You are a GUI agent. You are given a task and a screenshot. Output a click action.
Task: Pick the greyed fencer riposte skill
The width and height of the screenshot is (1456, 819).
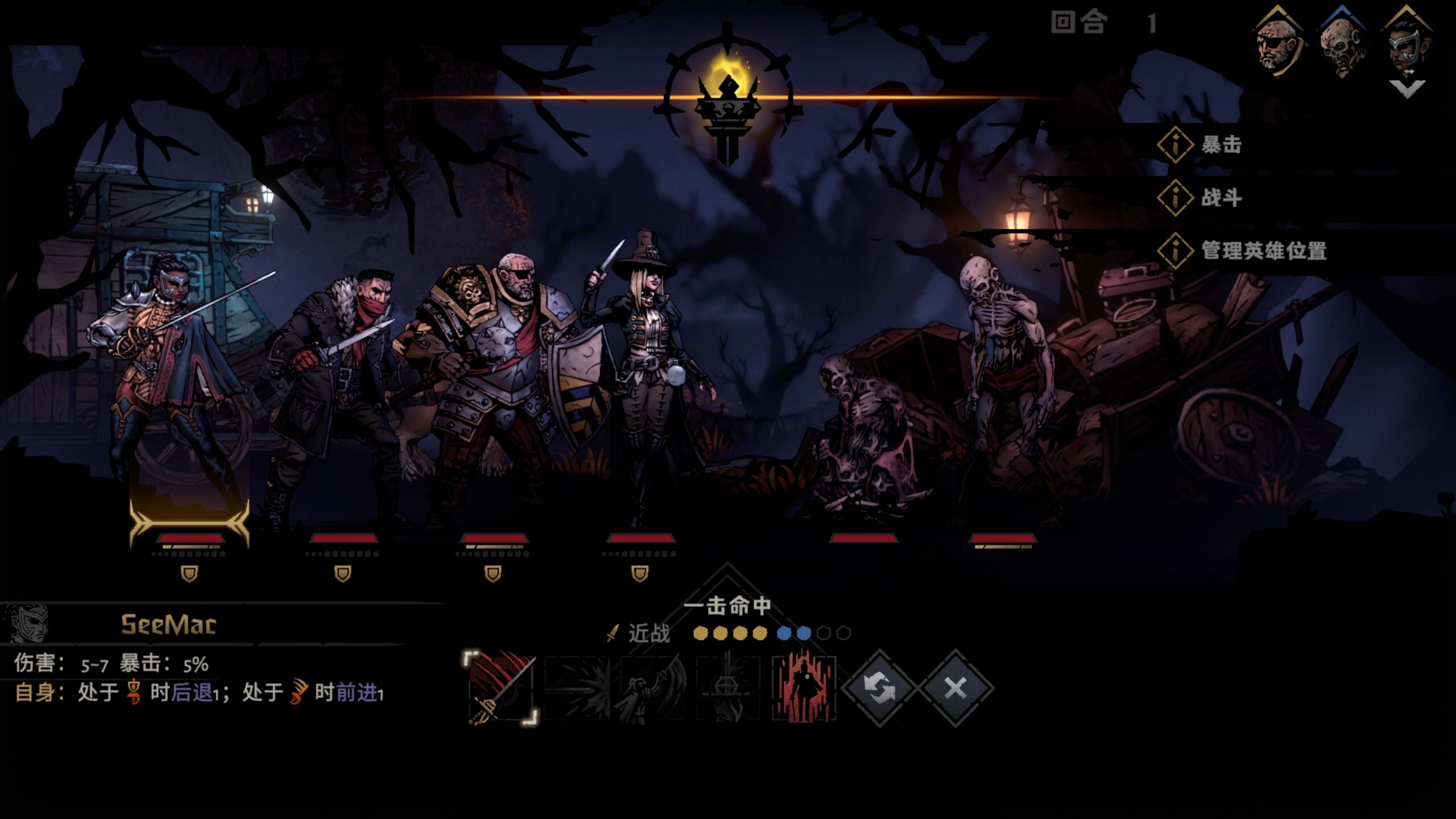653,688
